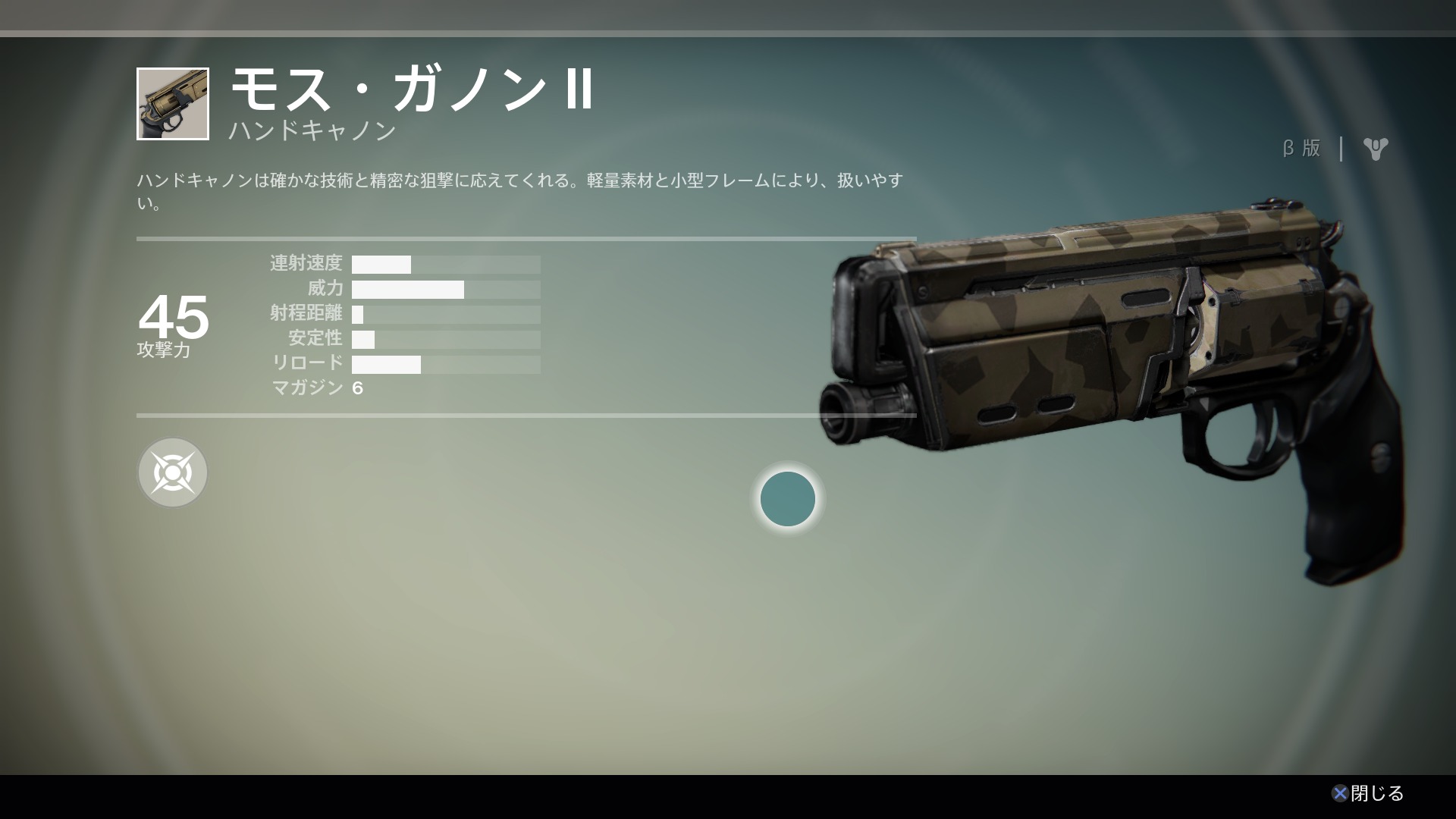This screenshot has height=819, width=1456.
Task: Select the crosshair perk node icon
Action: [x=173, y=472]
